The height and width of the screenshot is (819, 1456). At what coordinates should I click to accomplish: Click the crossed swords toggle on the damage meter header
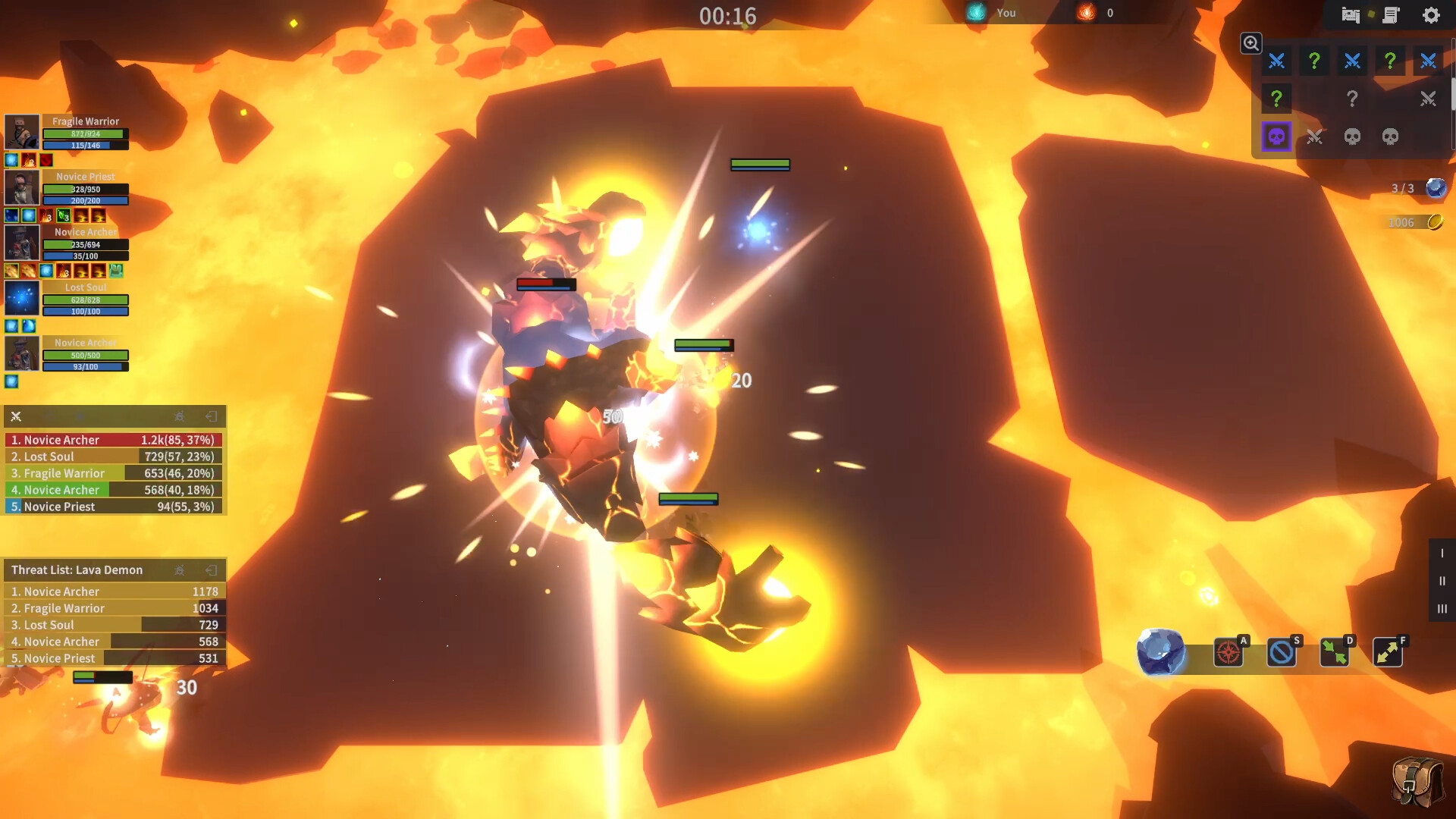coord(15,416)
